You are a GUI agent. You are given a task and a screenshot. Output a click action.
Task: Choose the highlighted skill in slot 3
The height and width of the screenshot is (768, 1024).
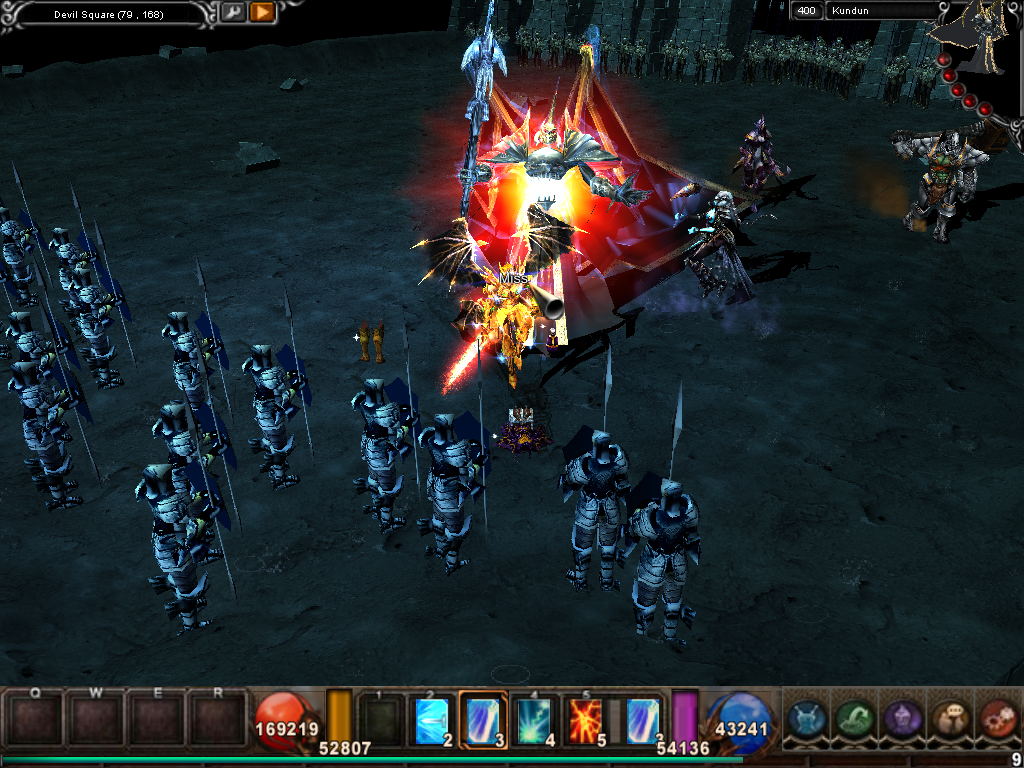pos(483,717)
